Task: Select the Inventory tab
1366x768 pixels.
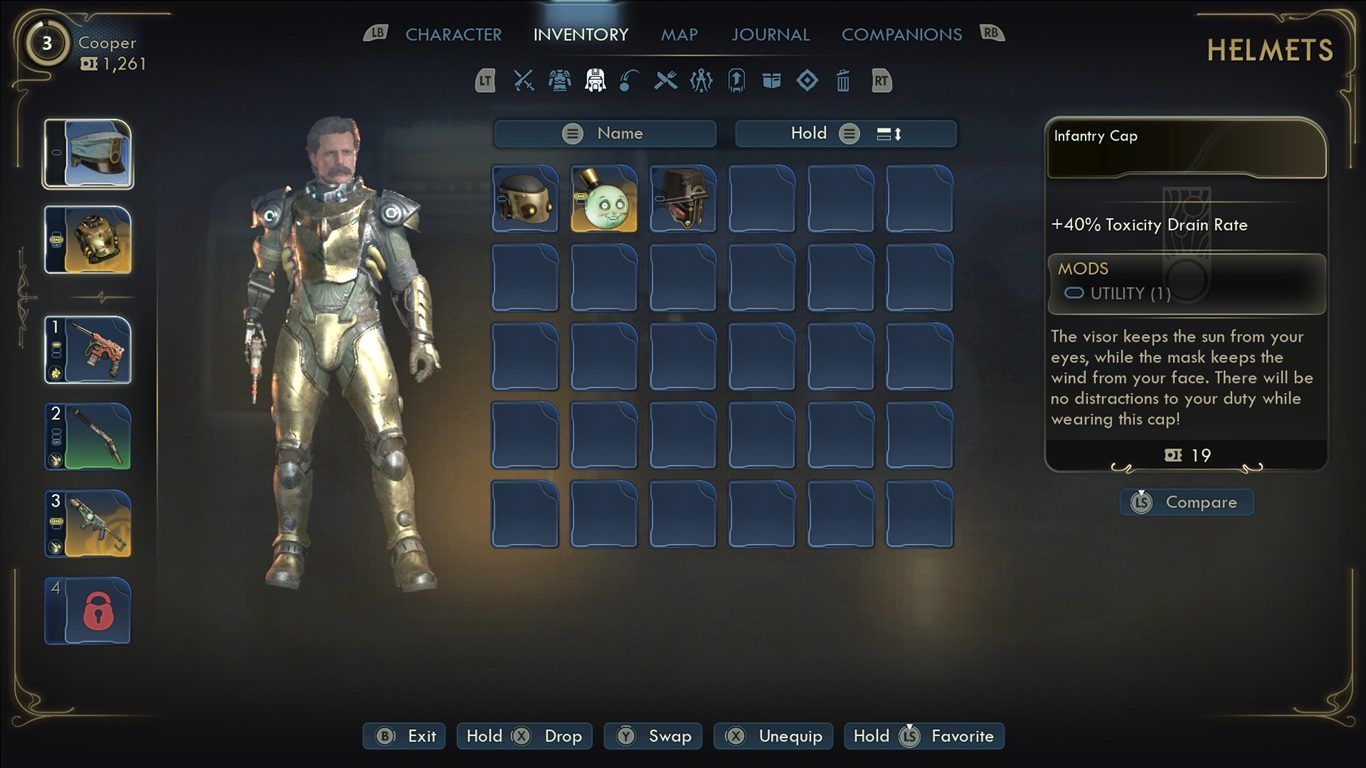Action: point(580,35)
